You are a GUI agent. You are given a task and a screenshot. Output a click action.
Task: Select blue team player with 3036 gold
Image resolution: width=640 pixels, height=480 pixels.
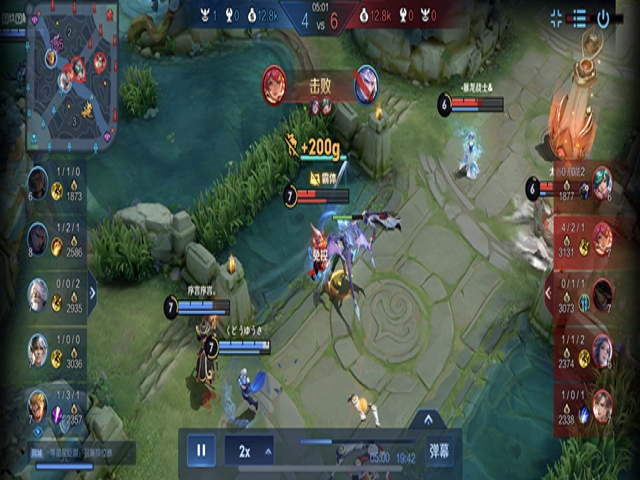point(38,349)
